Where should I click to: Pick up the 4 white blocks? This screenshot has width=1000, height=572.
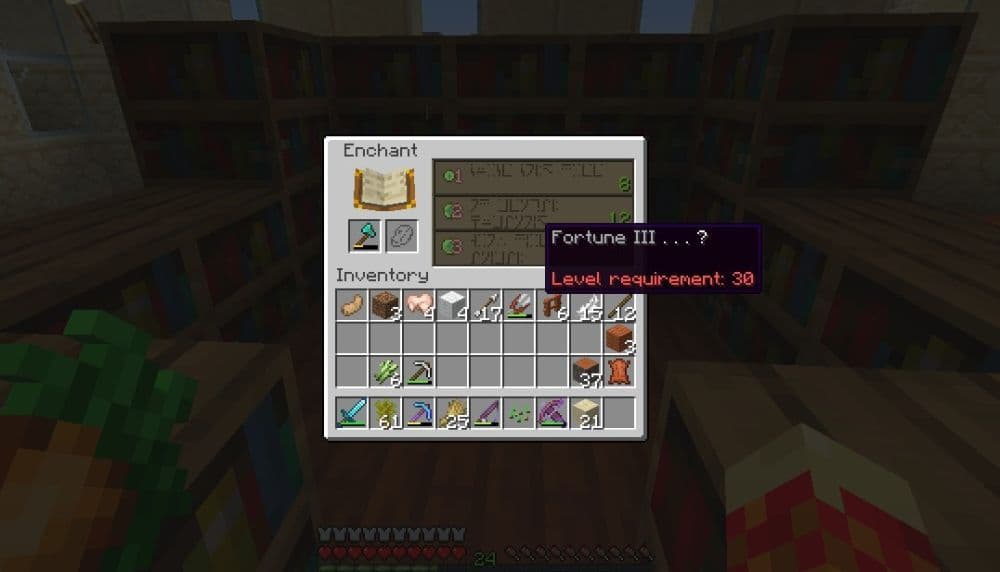click(x=452, y=305)
